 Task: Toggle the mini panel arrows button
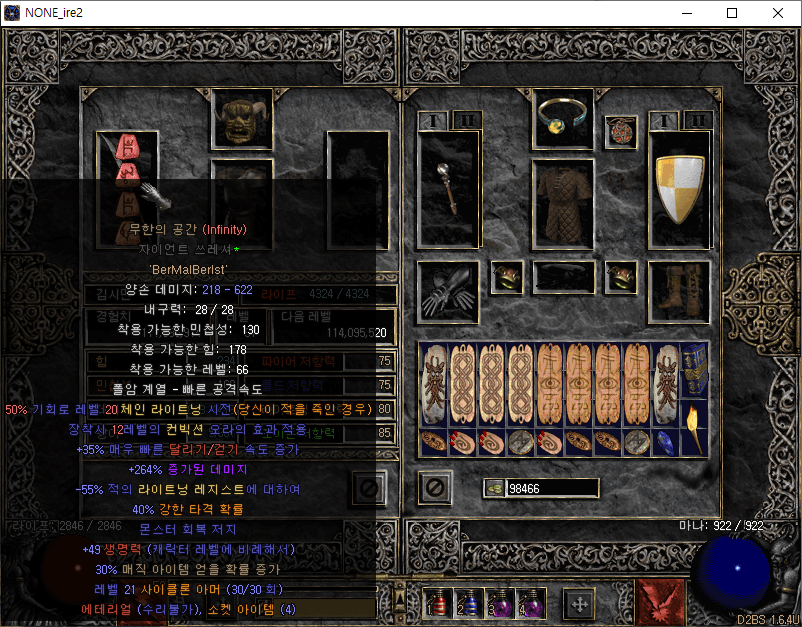tap(578, 603)
